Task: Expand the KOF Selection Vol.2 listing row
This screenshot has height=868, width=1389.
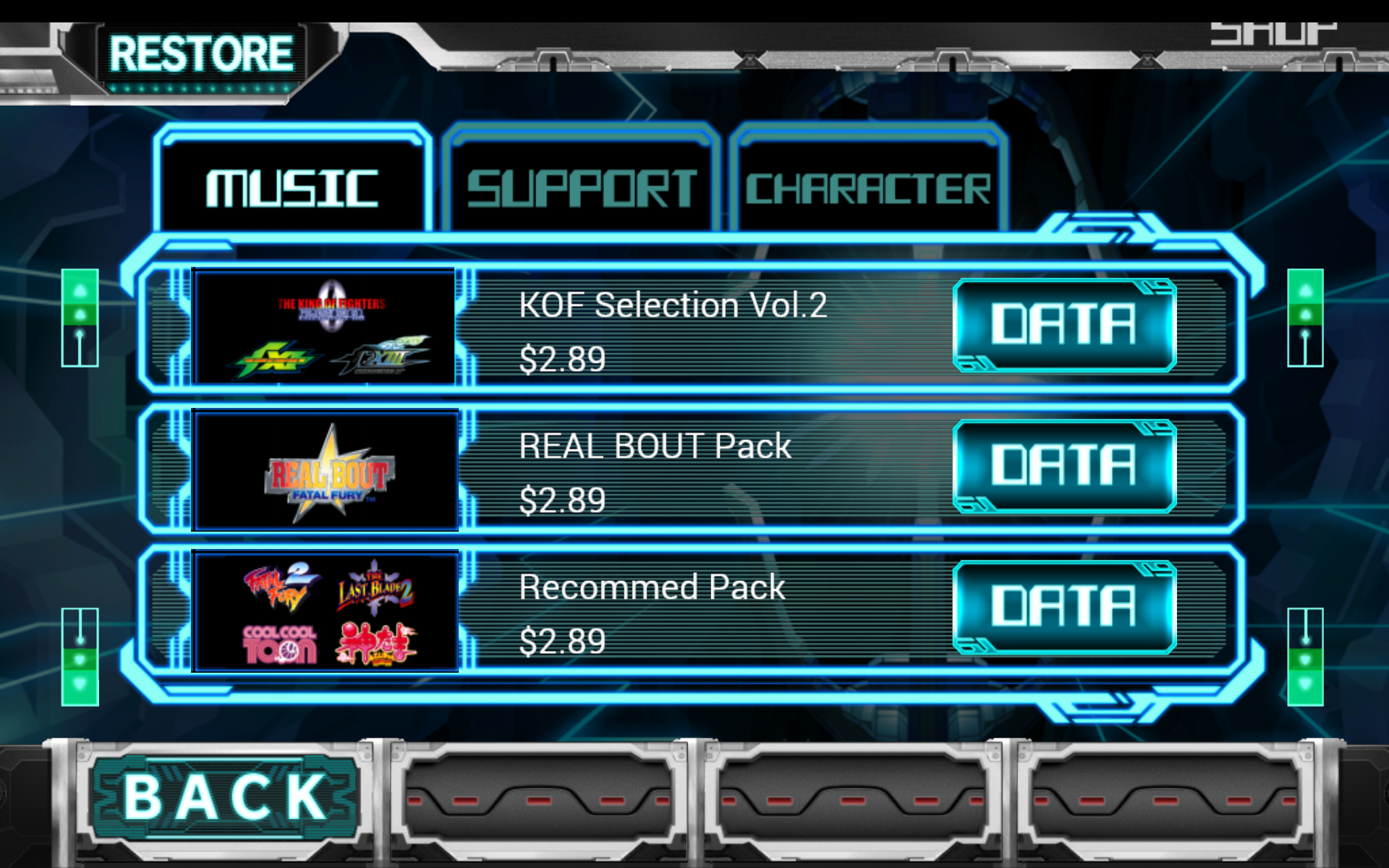Action: click(687, 327)
